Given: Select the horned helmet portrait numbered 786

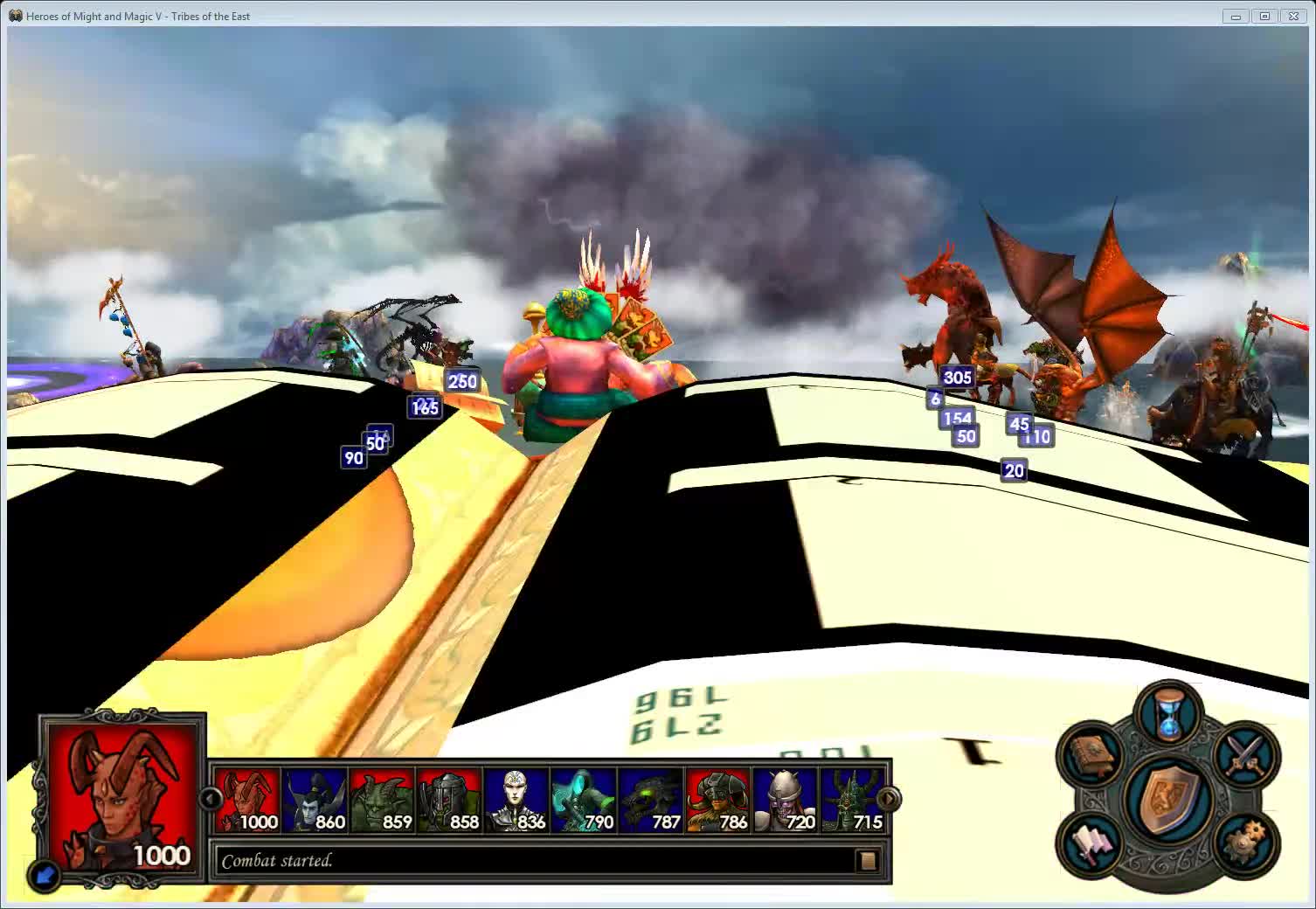Looking at the screenshot, I should tap(718, 800).
